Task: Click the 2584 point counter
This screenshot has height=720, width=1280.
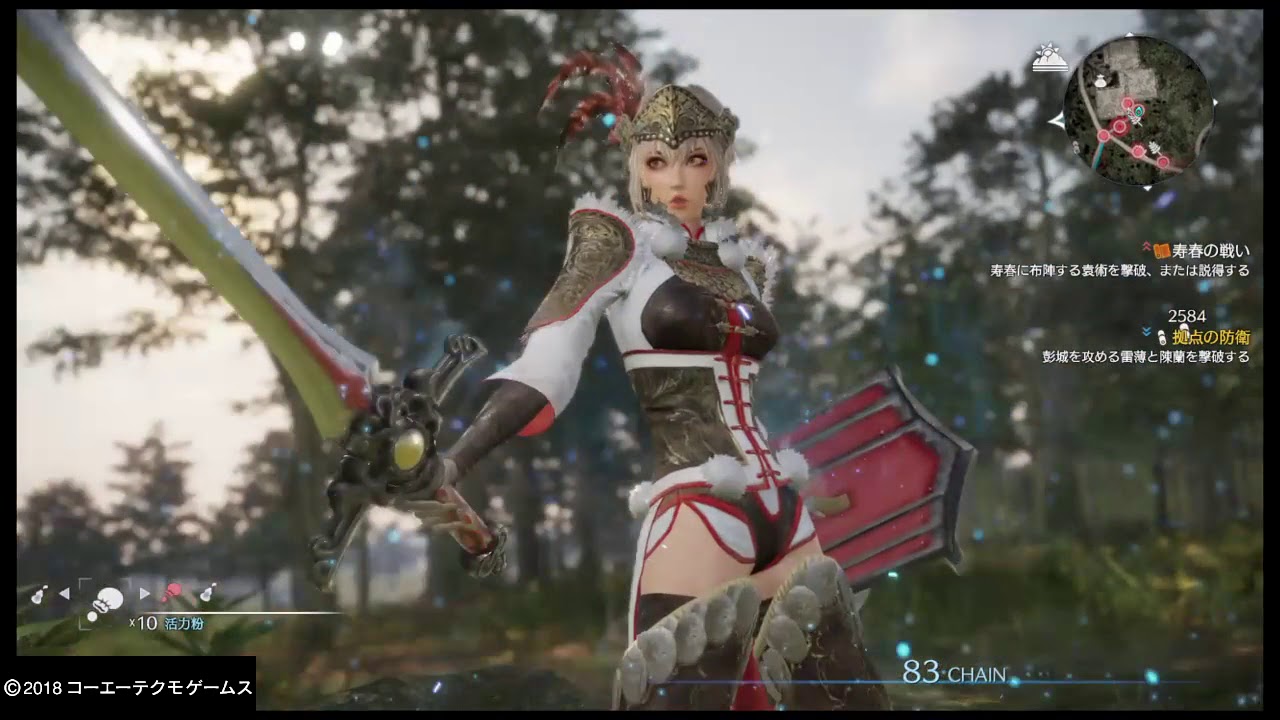Action: click(x=1187, y=315)
